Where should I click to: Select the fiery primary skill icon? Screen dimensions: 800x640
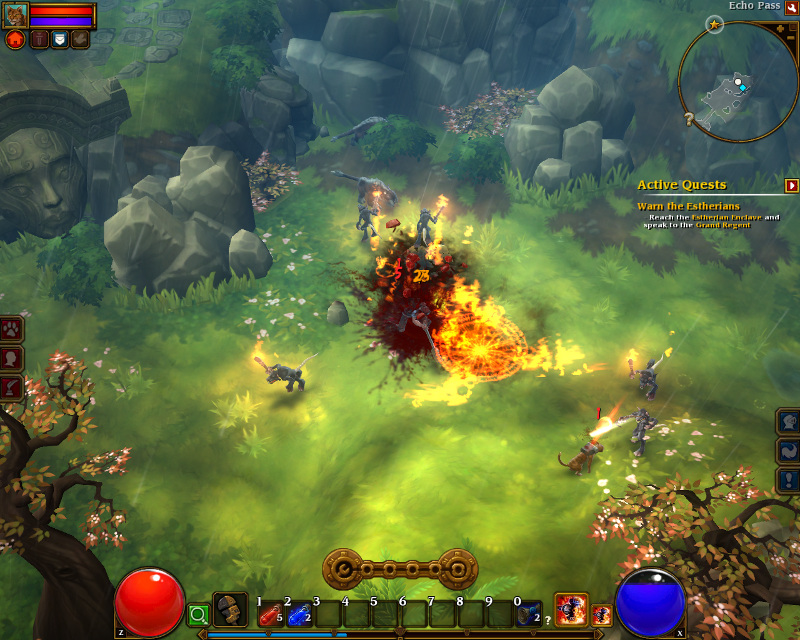pos(571,608)
